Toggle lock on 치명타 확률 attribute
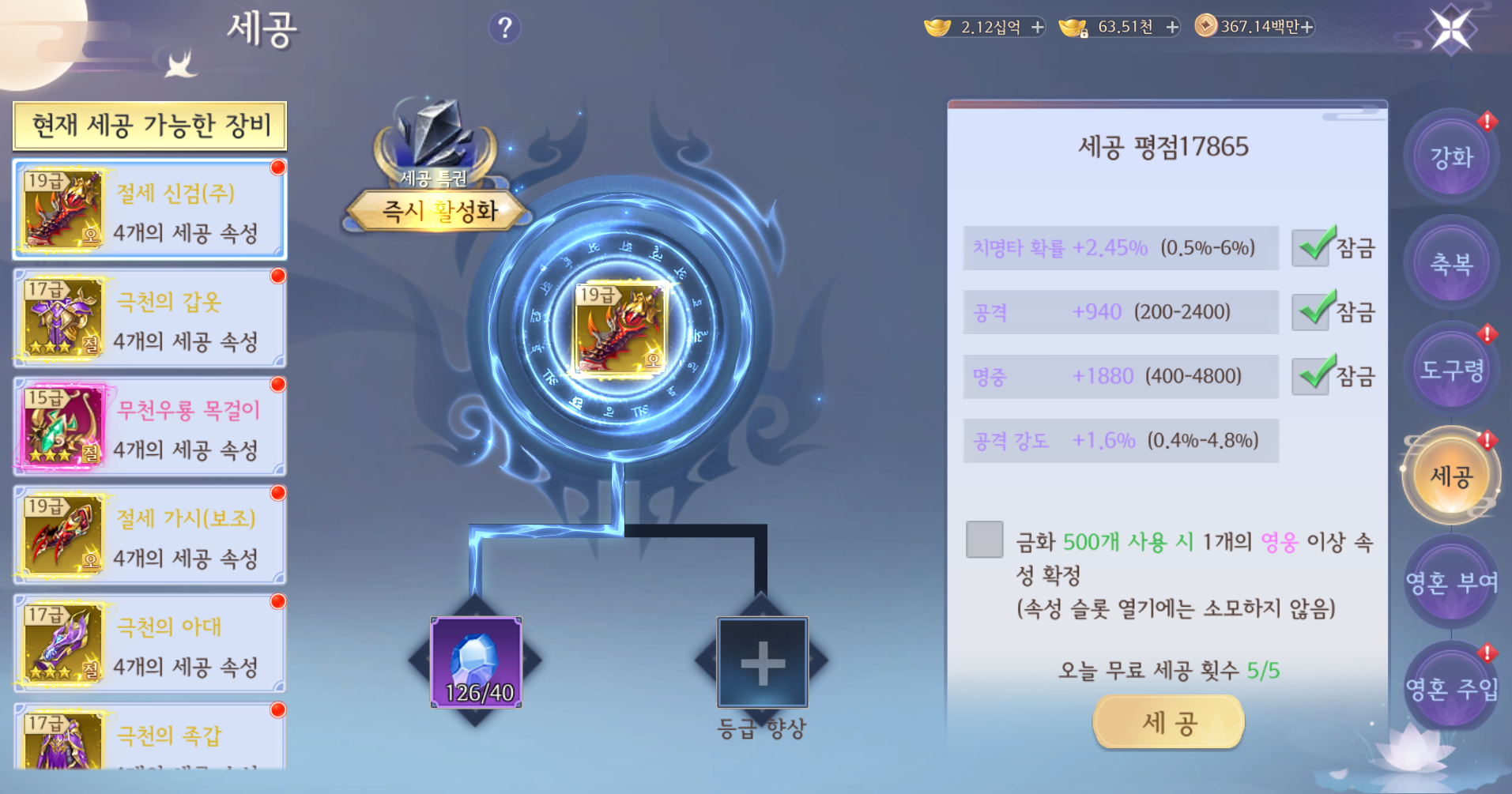The height and width of the screenshot is (794, 1512). click(x=1312, y=248)
